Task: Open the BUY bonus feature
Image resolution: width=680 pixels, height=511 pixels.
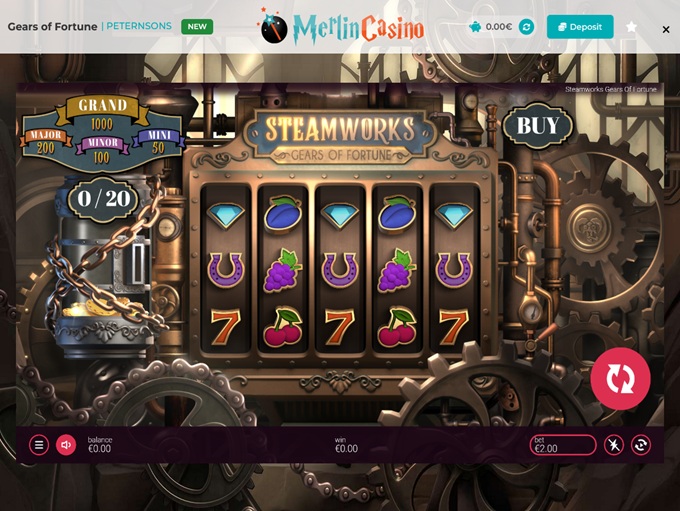Action: point(537,126)
